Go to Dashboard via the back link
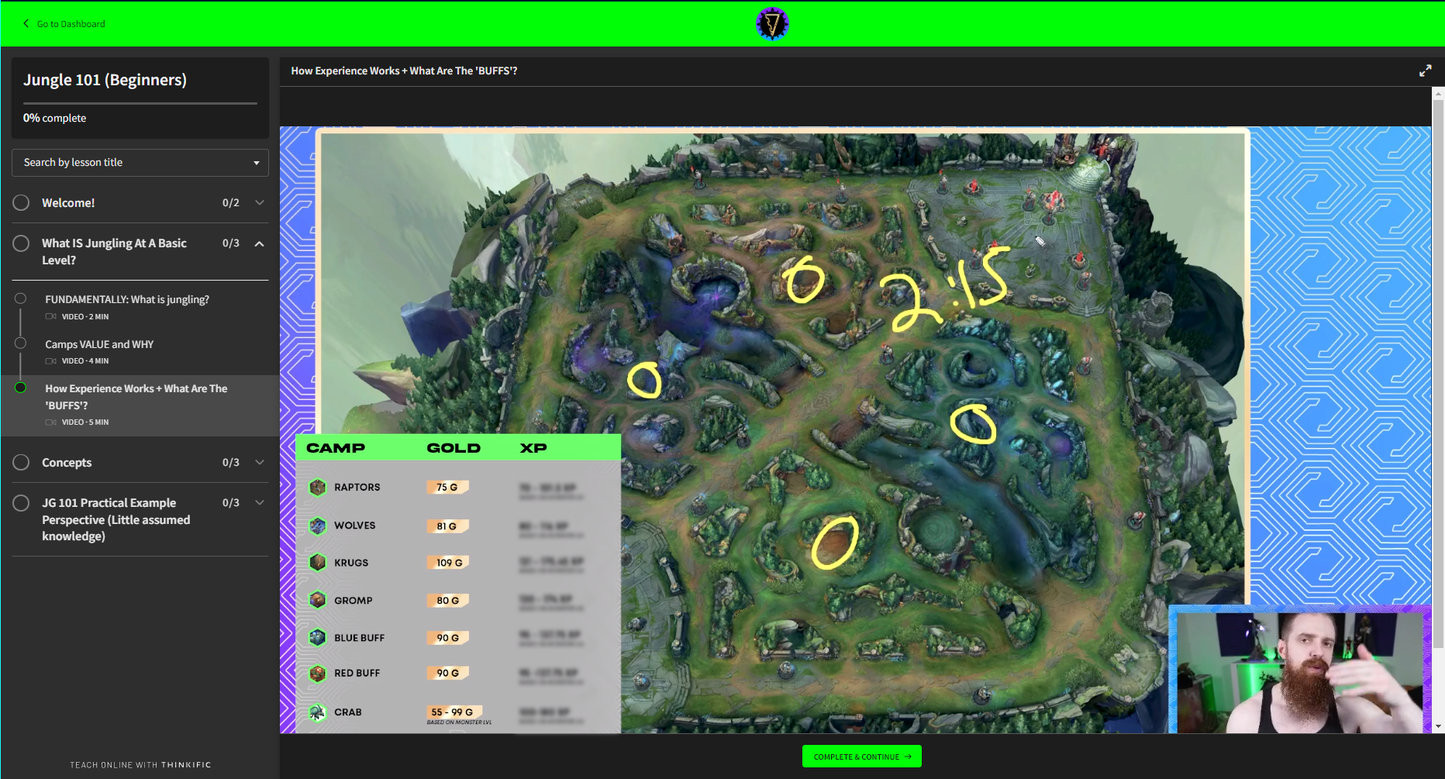This screenshot has height=779, width=1445. pos(64,24)
